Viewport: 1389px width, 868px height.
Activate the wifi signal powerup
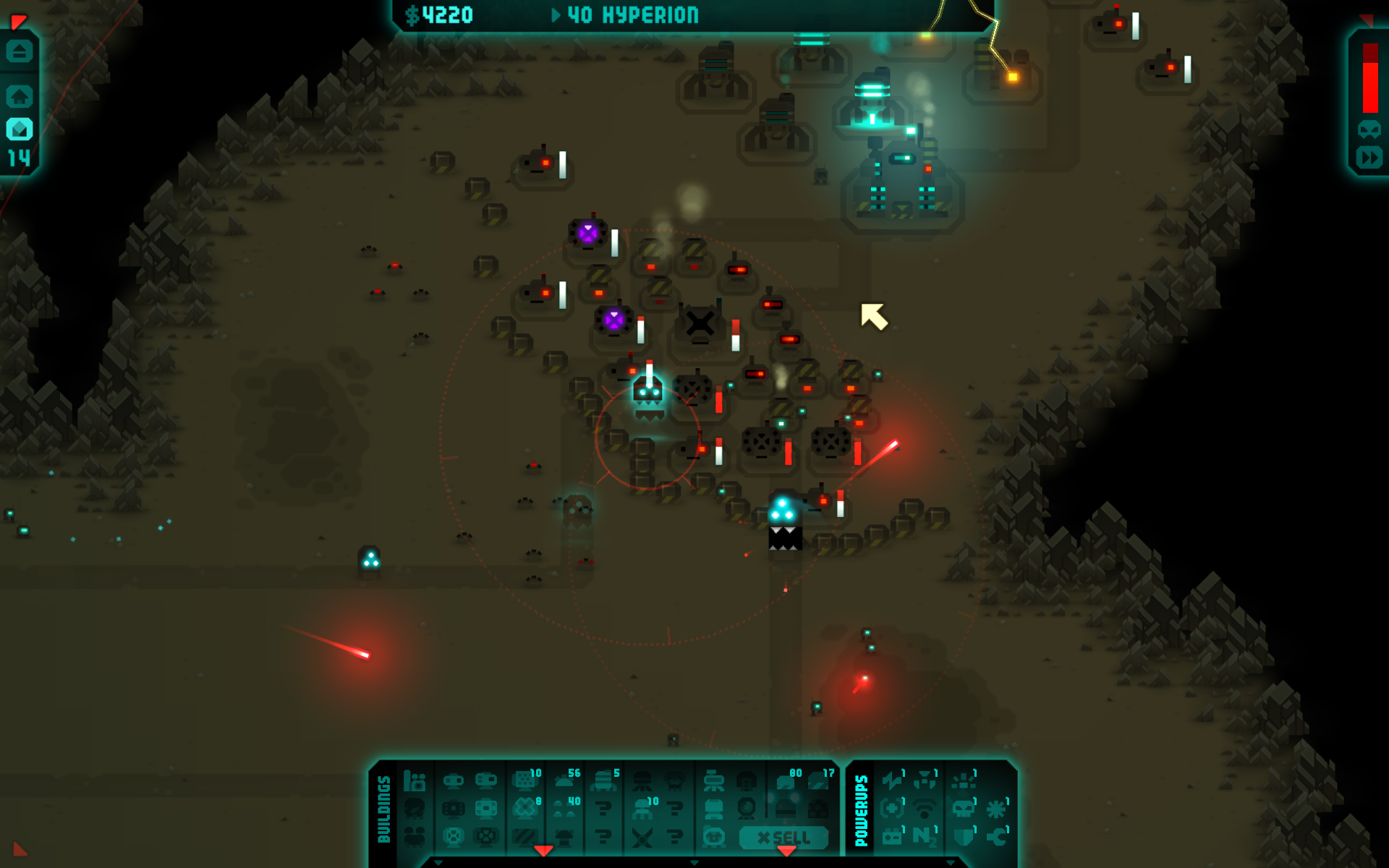(x=924, y=808)
